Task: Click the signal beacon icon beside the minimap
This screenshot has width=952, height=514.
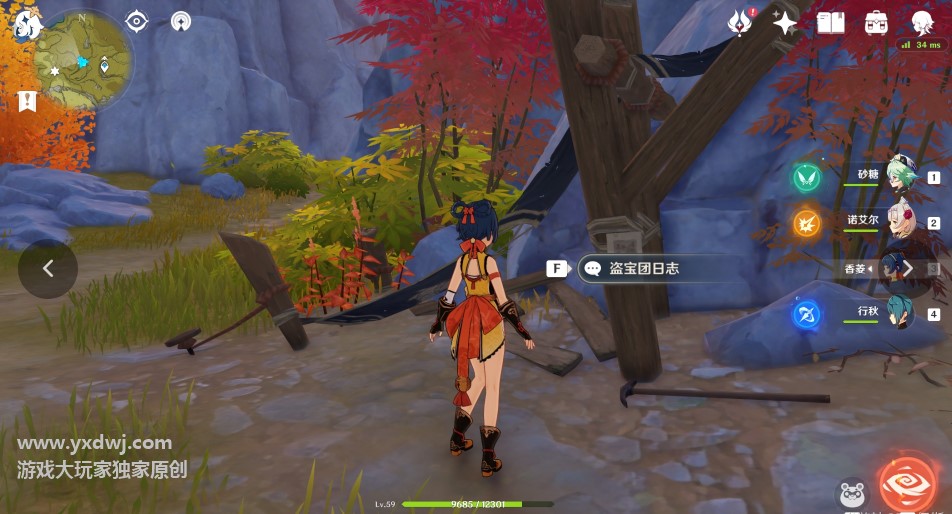Action: point(181,21)
